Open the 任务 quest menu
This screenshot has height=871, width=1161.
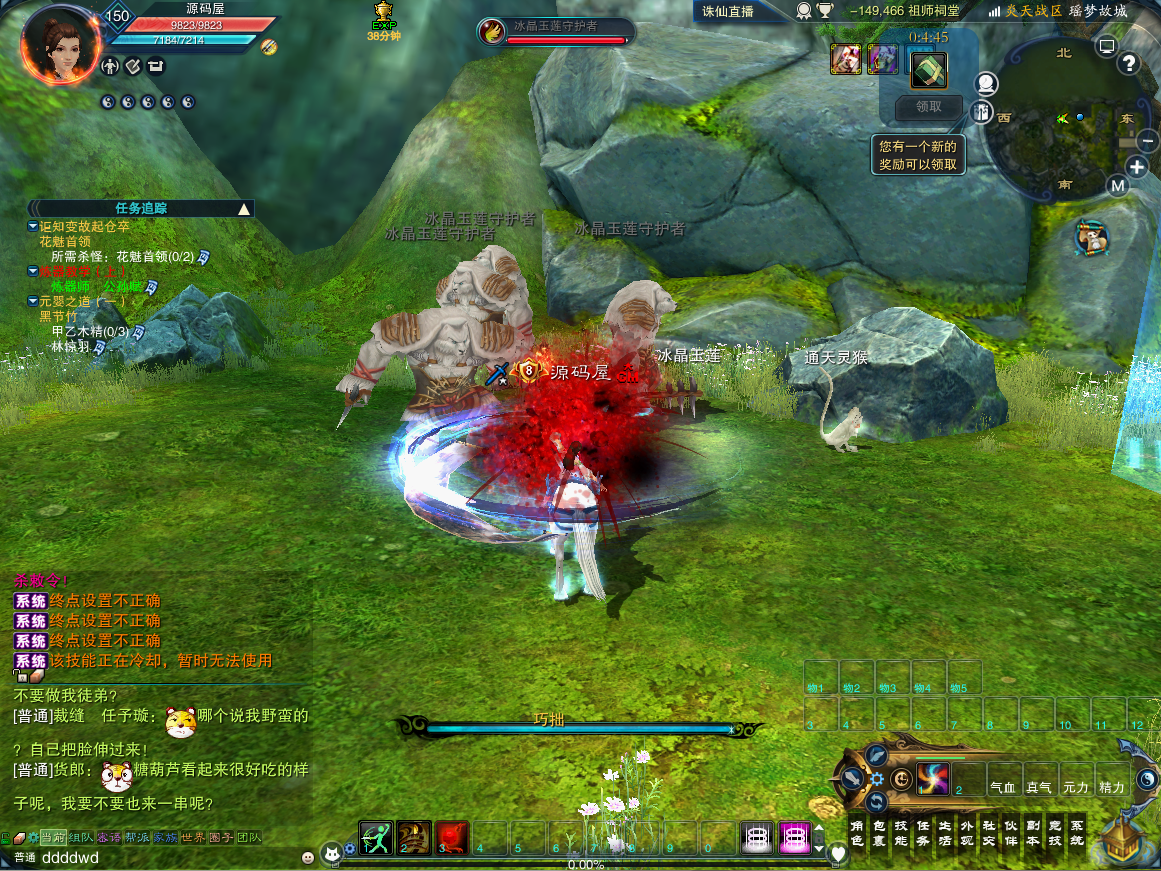click(923, 834)
